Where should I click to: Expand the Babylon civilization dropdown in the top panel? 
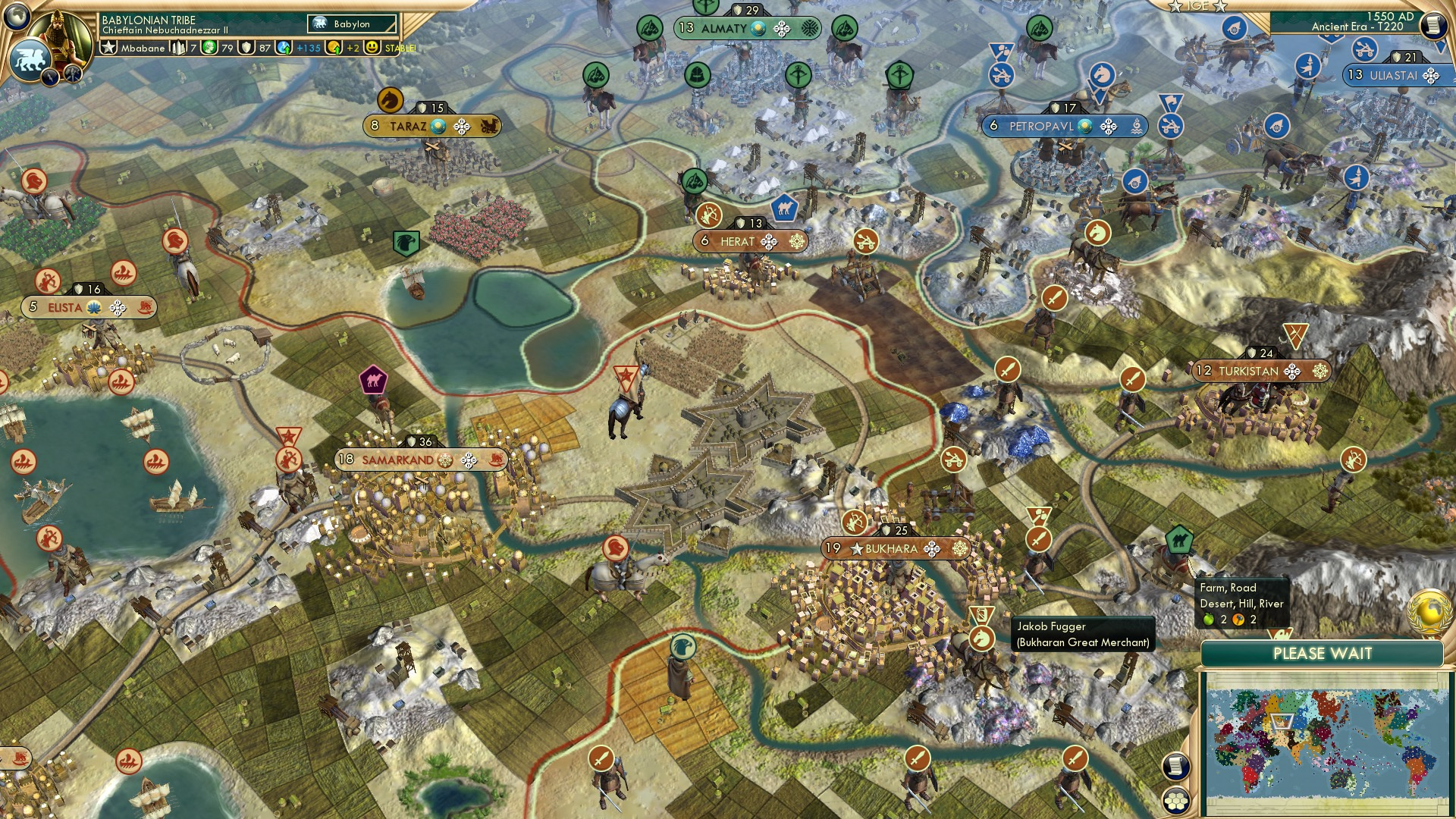point(351,24)
